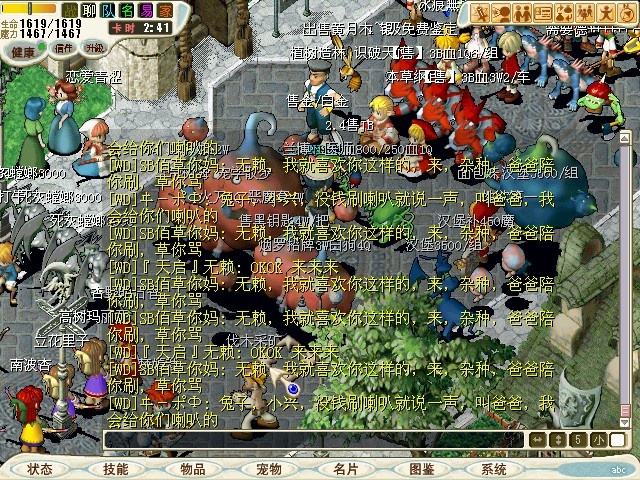Toggle the 家 family mode switch
Viewport: 640px width, 480px height.
(x=164, y=12)
